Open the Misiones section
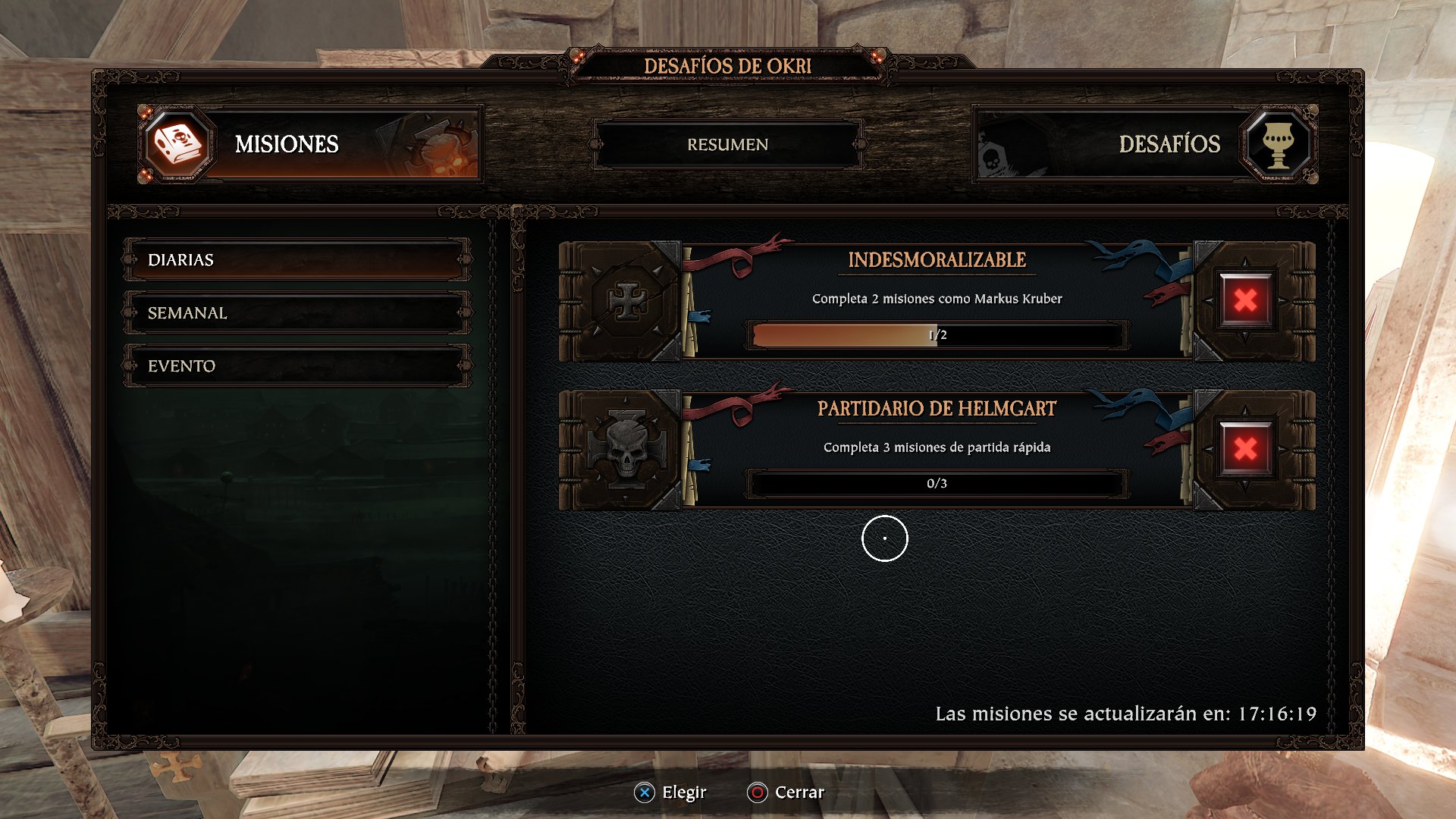This screenshot has width=1456, height=819. coord(311,144)
